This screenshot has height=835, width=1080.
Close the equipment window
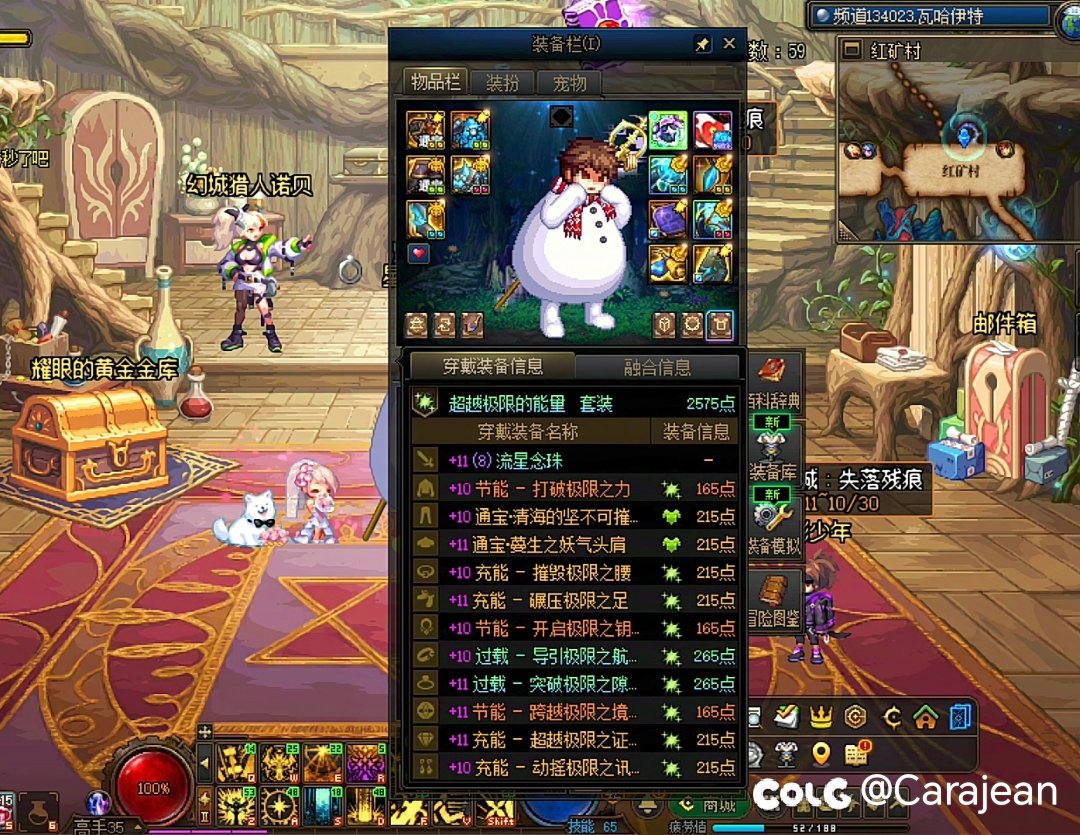(x=729, y=44)
